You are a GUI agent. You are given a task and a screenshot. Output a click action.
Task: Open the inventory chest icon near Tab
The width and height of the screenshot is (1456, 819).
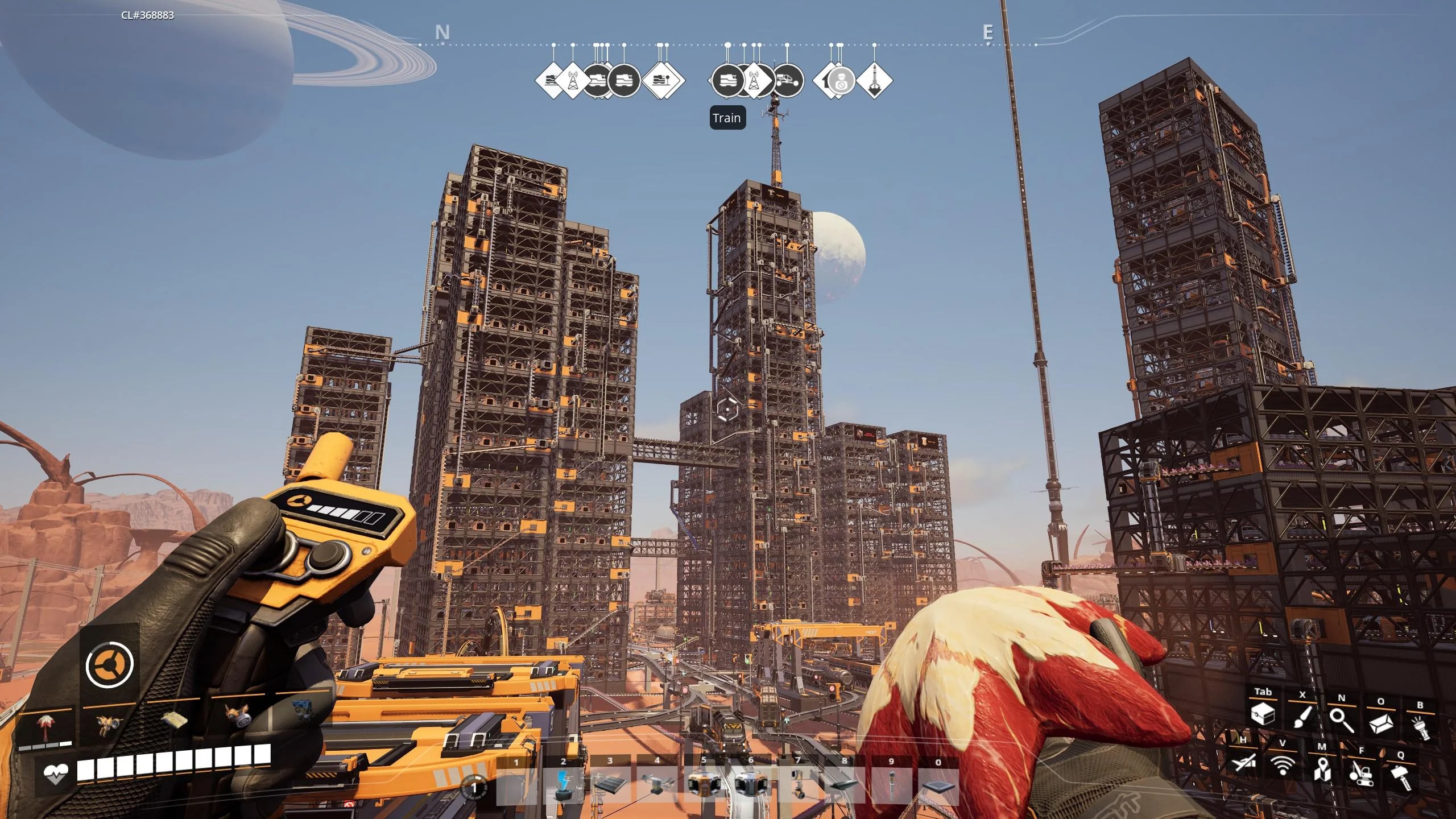click(x=1263, y=715)
